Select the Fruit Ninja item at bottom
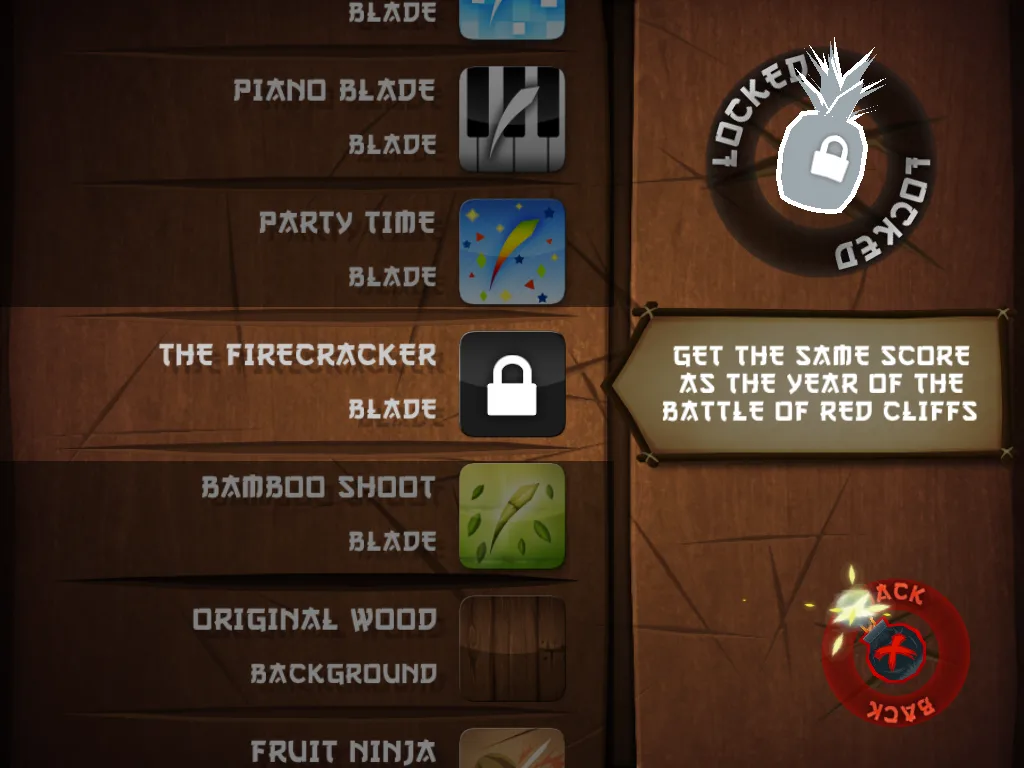The image size is (1024, 768). [x=512, y=750]
